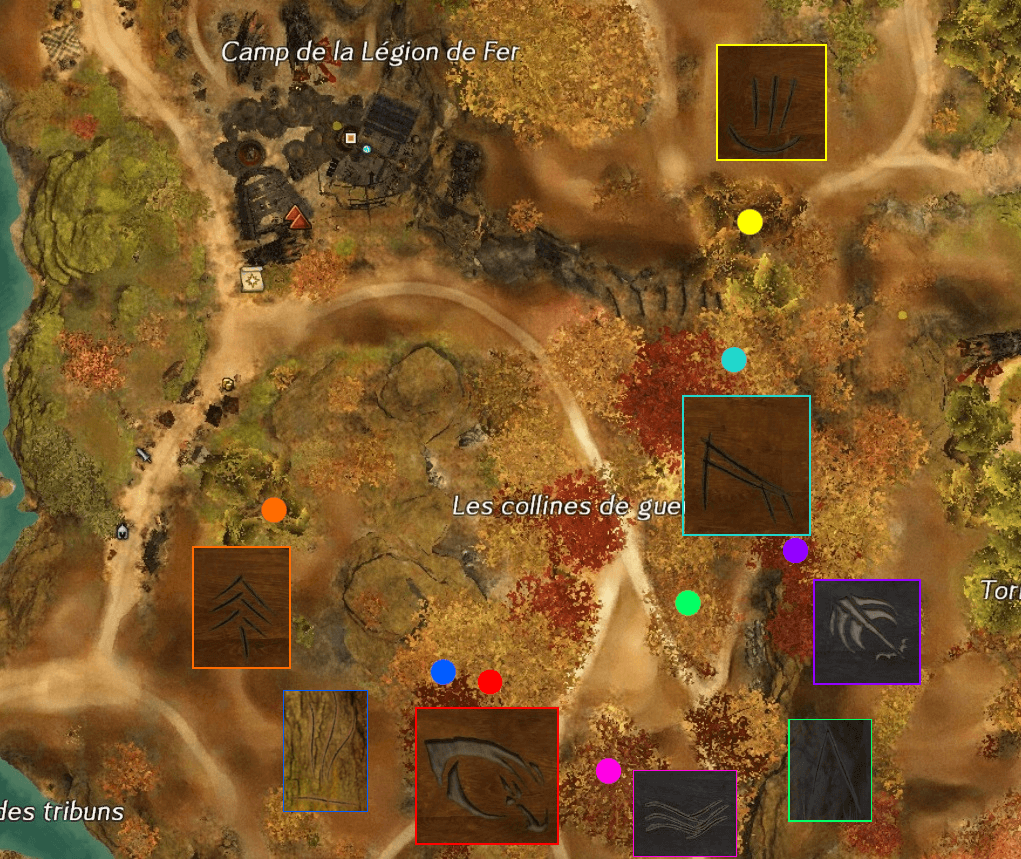
Task: Open the blue-topped mossy carving thumbnail
Action: tap(325, 749)
